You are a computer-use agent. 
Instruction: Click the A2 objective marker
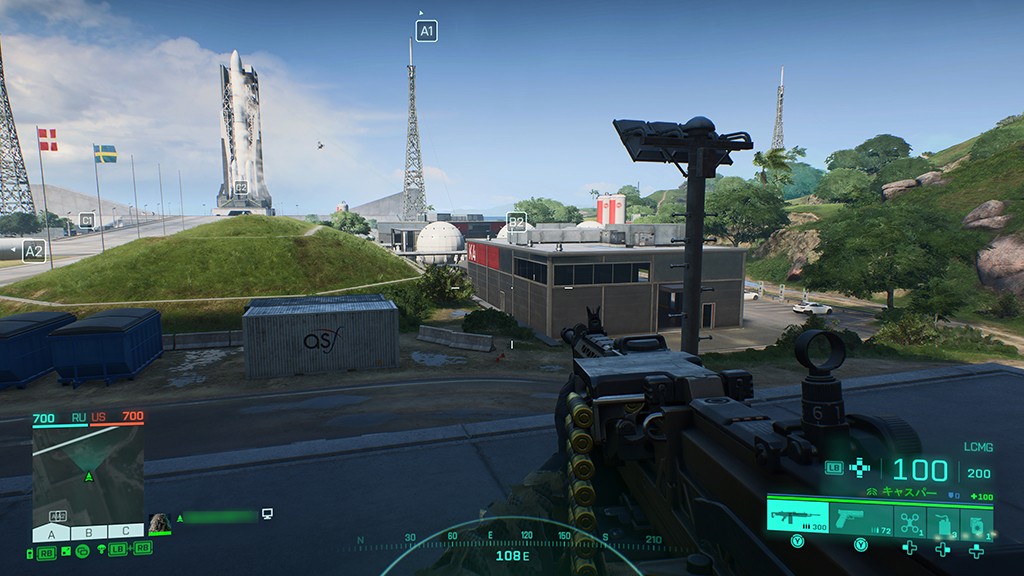(x=34, y=251)
